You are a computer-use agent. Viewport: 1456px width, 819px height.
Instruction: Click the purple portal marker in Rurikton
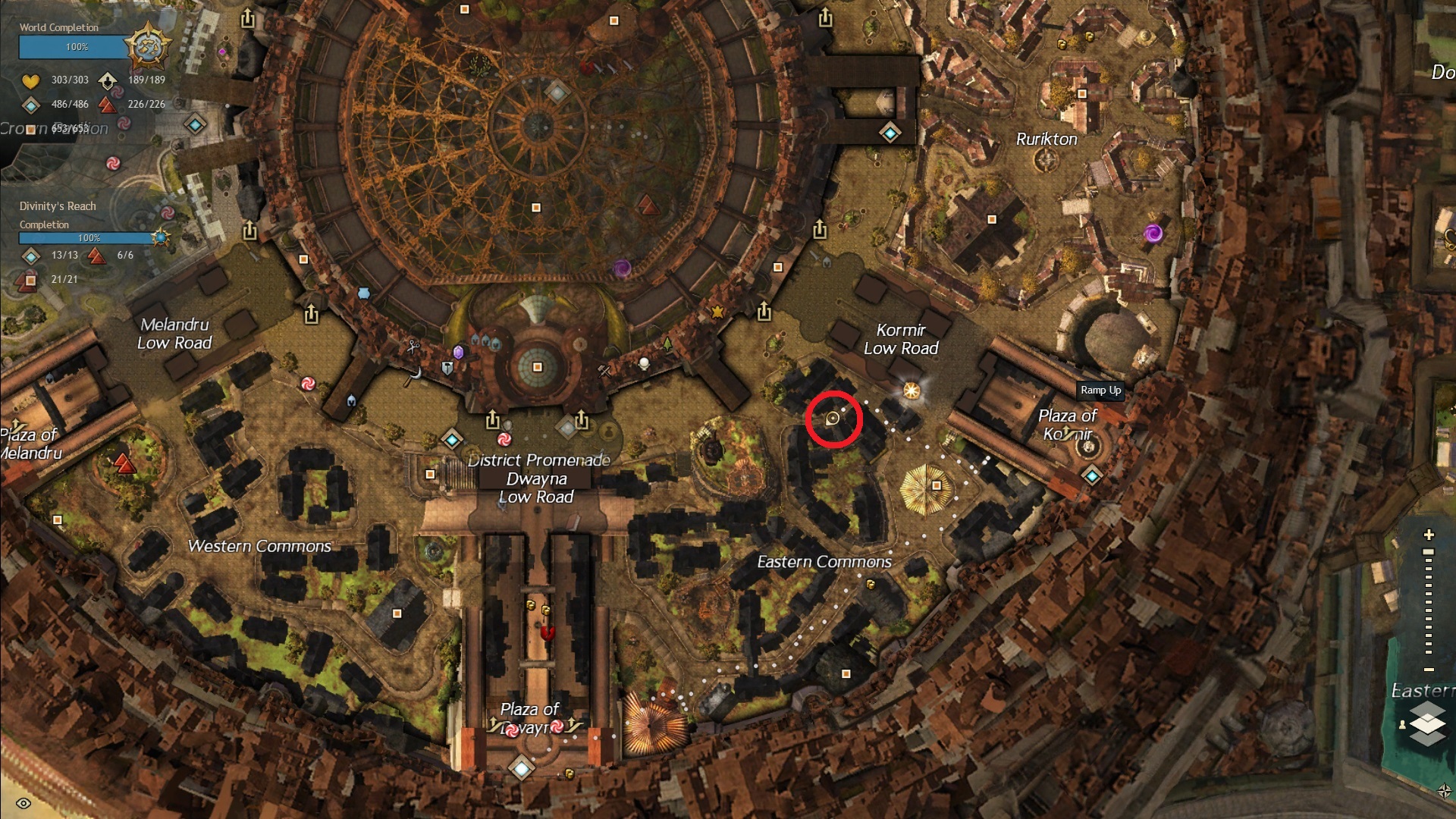[x=1153, y=233]
